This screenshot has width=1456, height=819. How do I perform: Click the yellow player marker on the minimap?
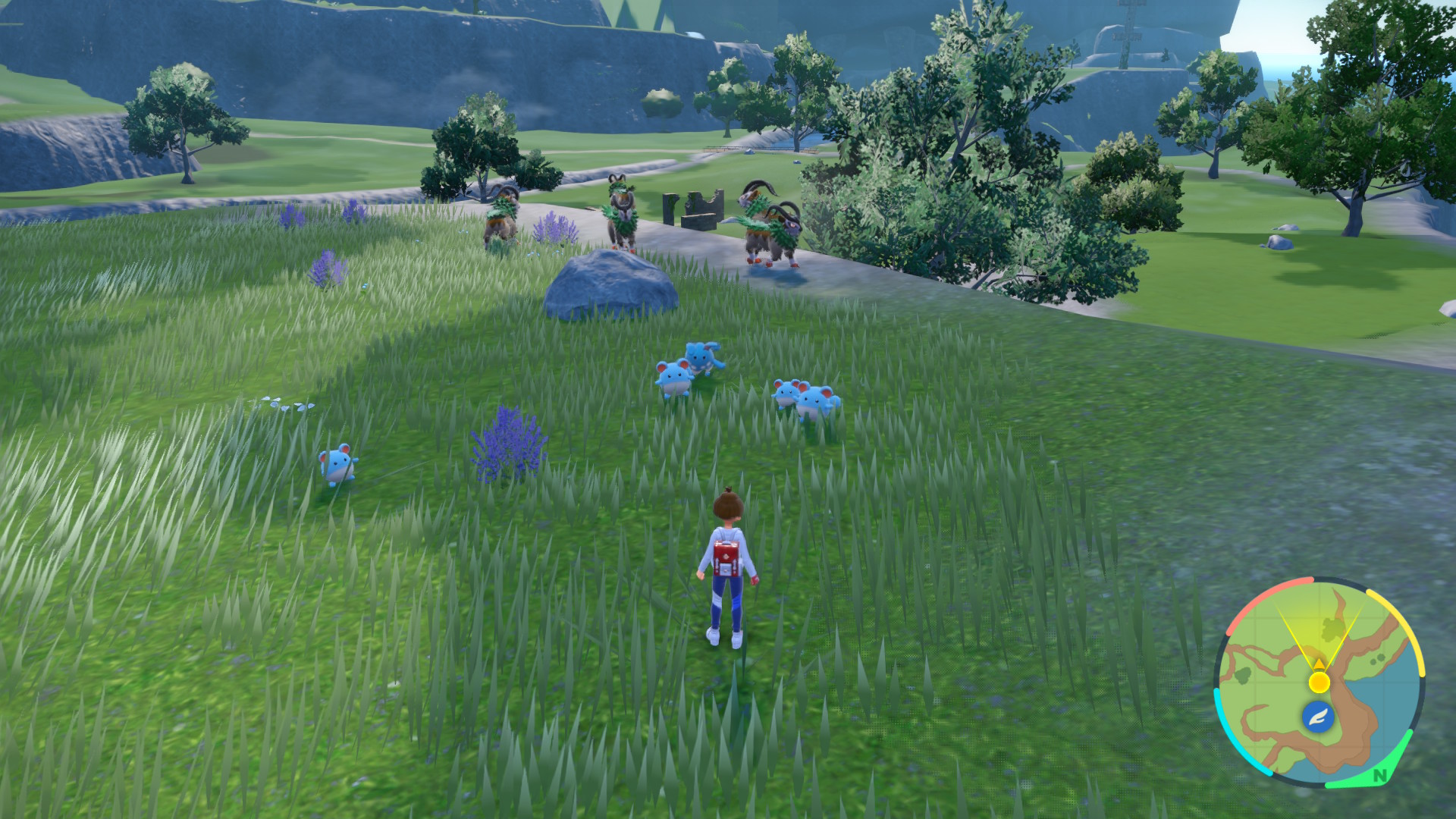[1319, 682]
